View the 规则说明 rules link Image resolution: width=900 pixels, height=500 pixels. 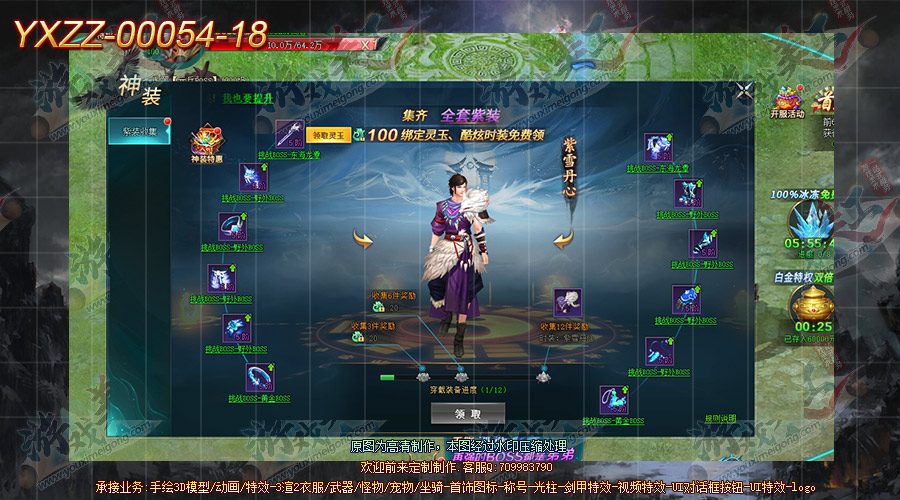pyautogui.click(x=721, y=418)
